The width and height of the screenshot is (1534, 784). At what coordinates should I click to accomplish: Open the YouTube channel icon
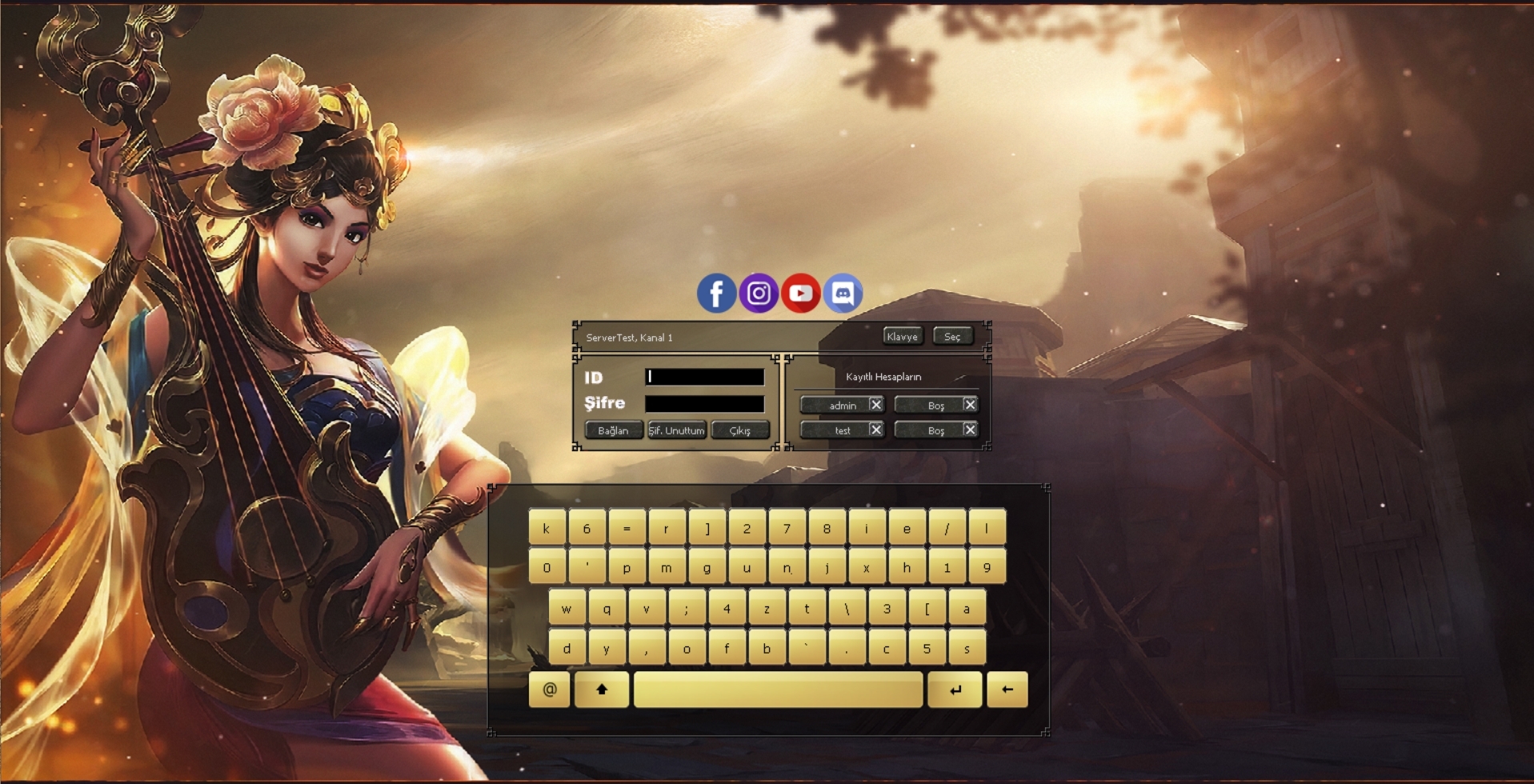800,294
